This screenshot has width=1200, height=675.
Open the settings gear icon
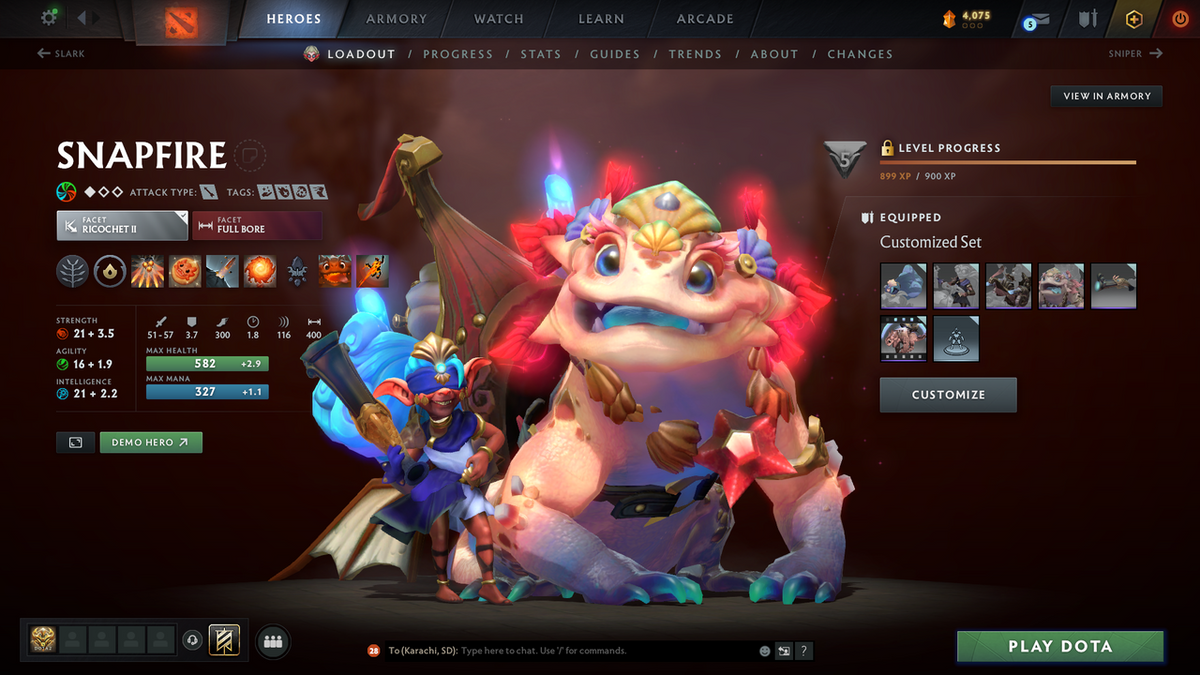(x=49, y=18)
